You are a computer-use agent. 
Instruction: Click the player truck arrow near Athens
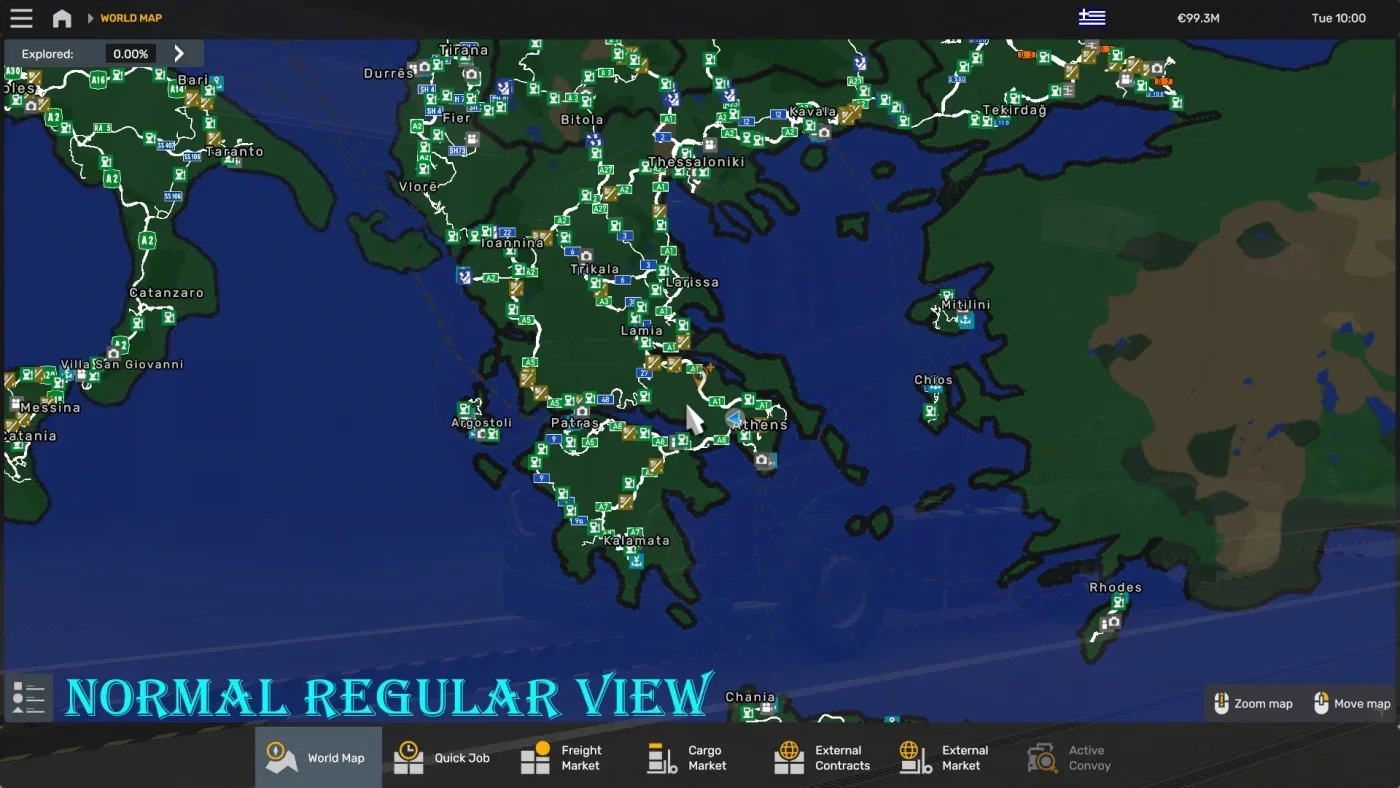click(x=733, y=419)
